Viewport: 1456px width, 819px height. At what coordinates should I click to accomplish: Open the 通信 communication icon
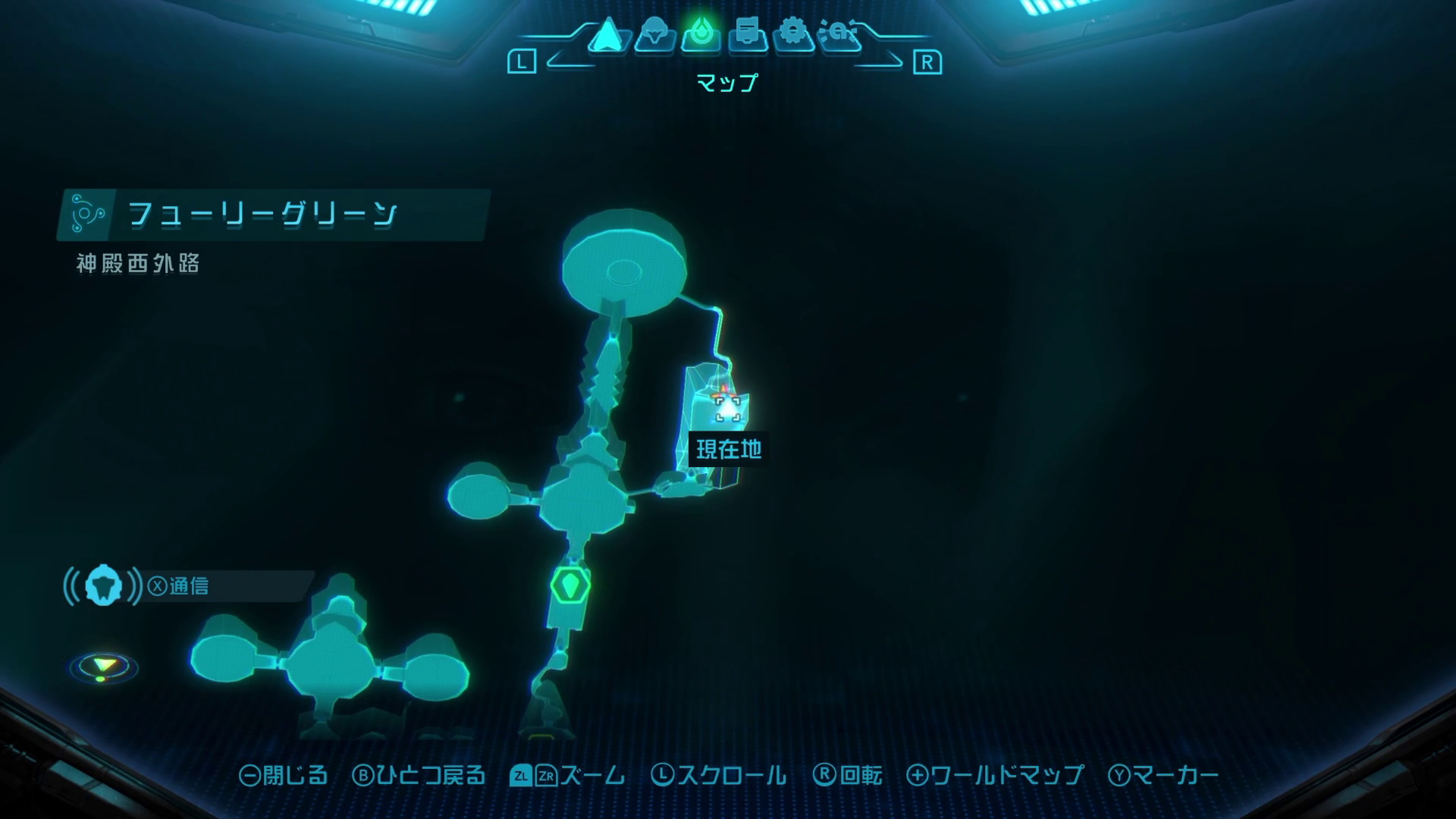(x=103, y=586)
